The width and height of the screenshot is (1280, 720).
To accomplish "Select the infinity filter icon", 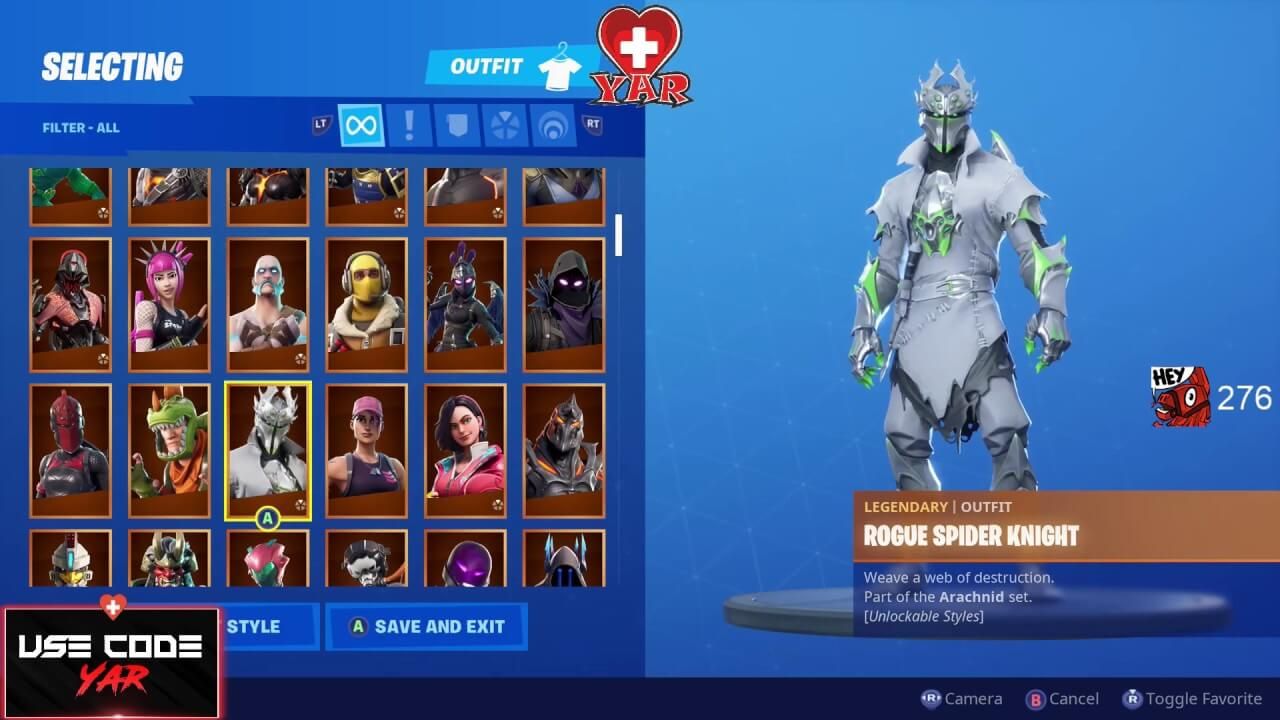I will (x=360, y=126).
